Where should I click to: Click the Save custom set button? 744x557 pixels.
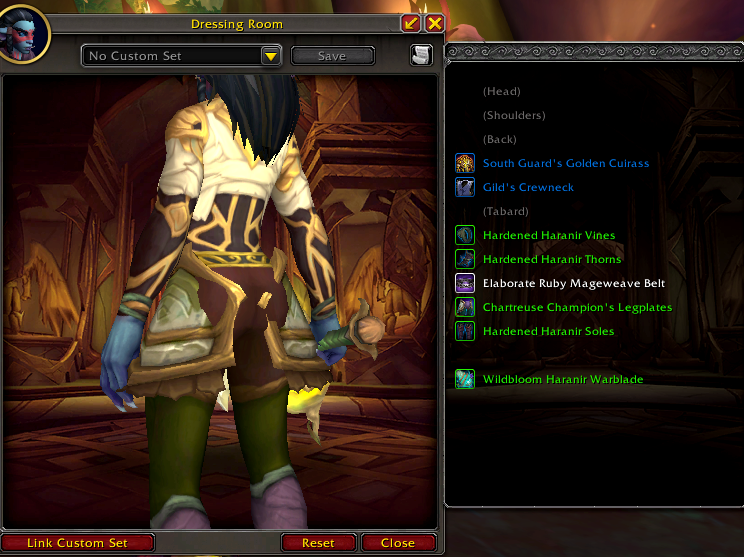coord(332,56)
